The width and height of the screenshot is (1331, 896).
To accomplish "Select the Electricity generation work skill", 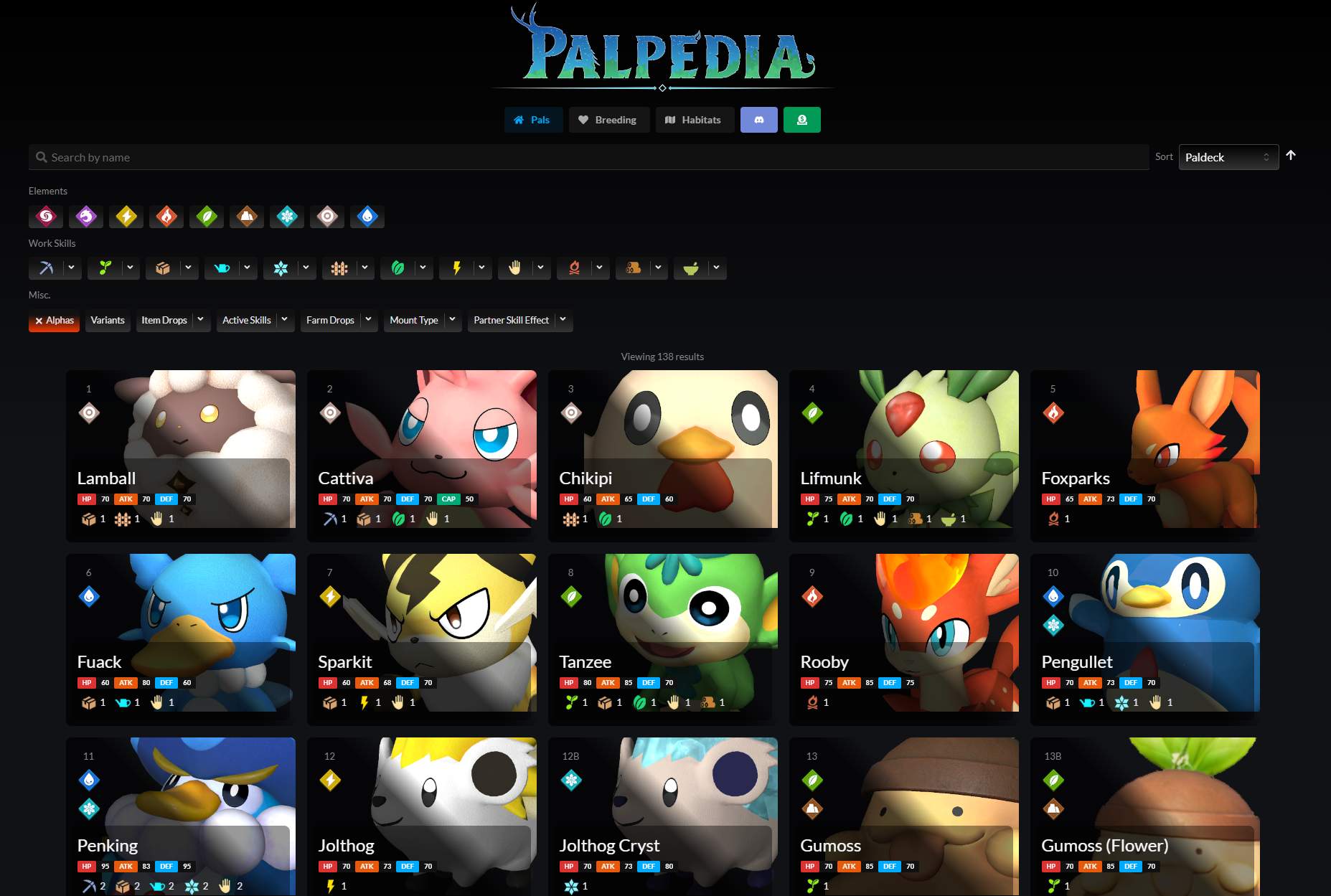I will pyautogui.click(x=456, y=268).
